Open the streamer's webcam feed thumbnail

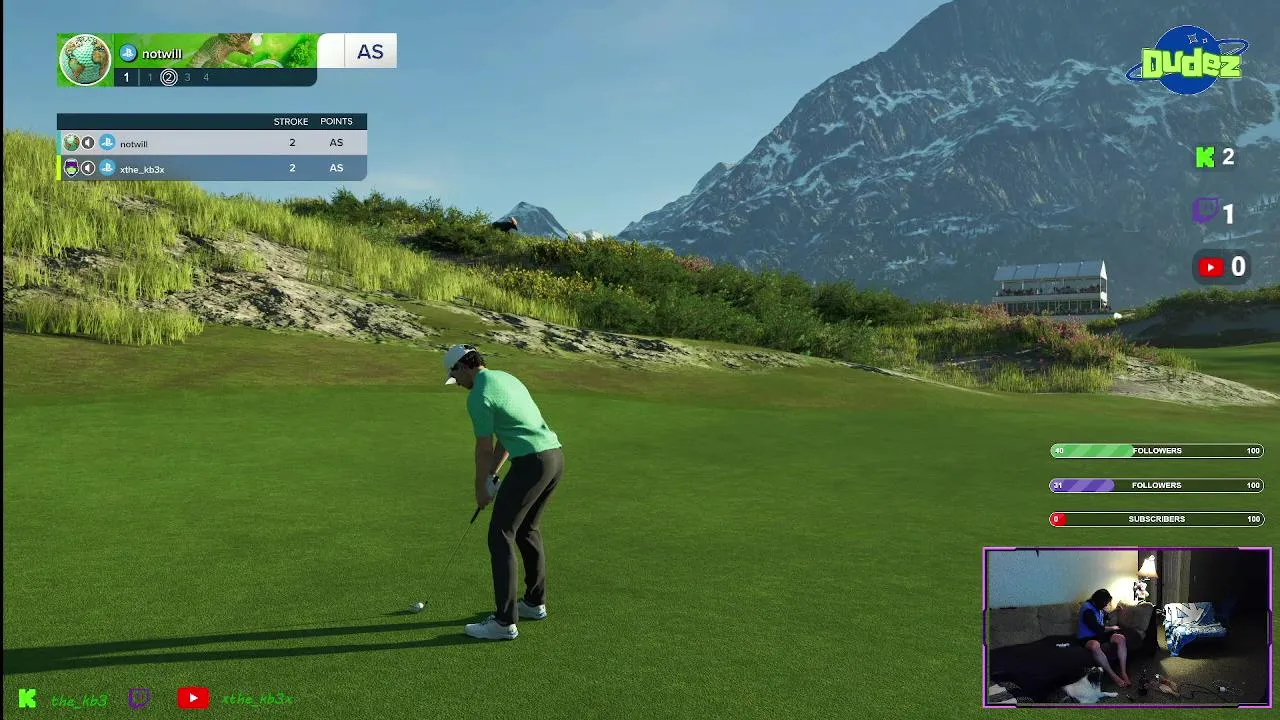[1127, 627]
